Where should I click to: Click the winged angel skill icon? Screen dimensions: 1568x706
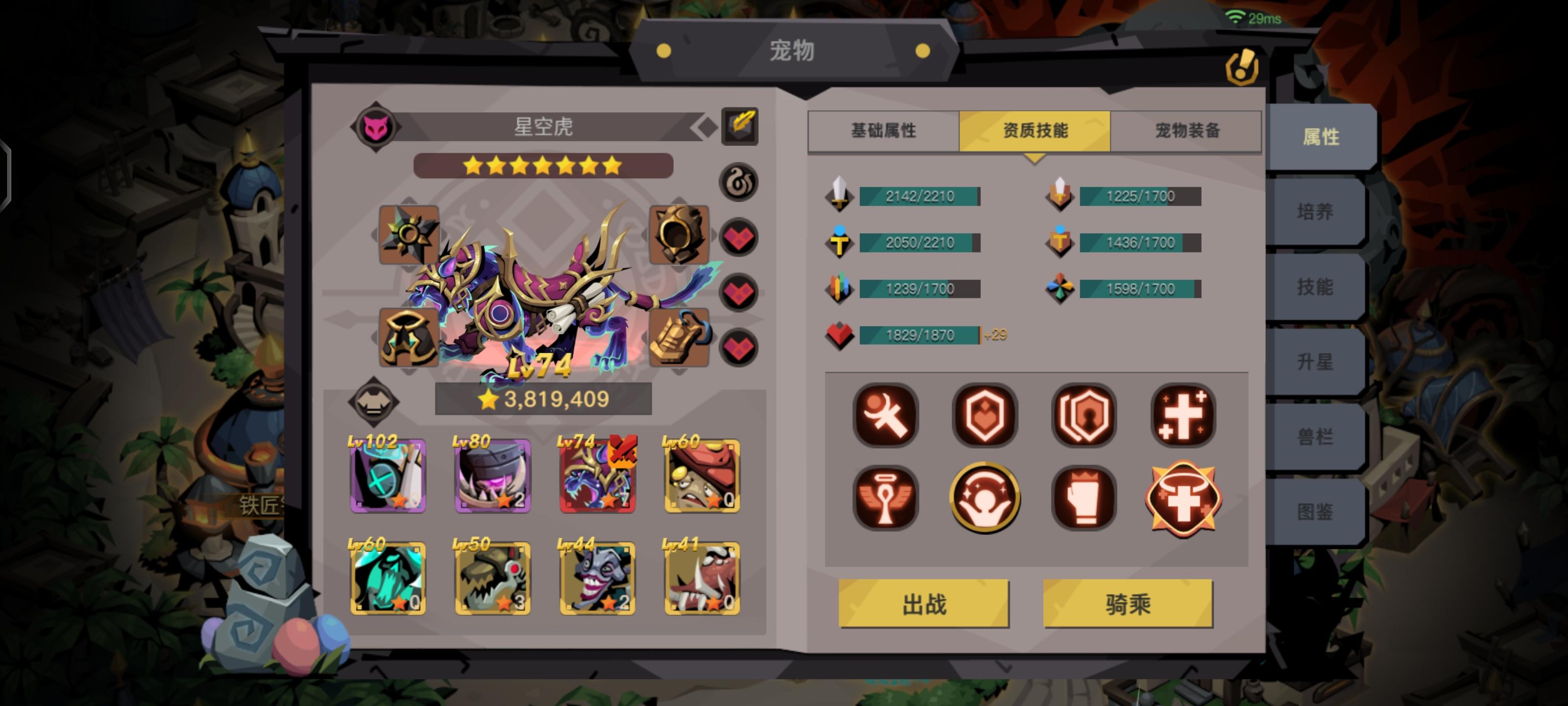885,497
